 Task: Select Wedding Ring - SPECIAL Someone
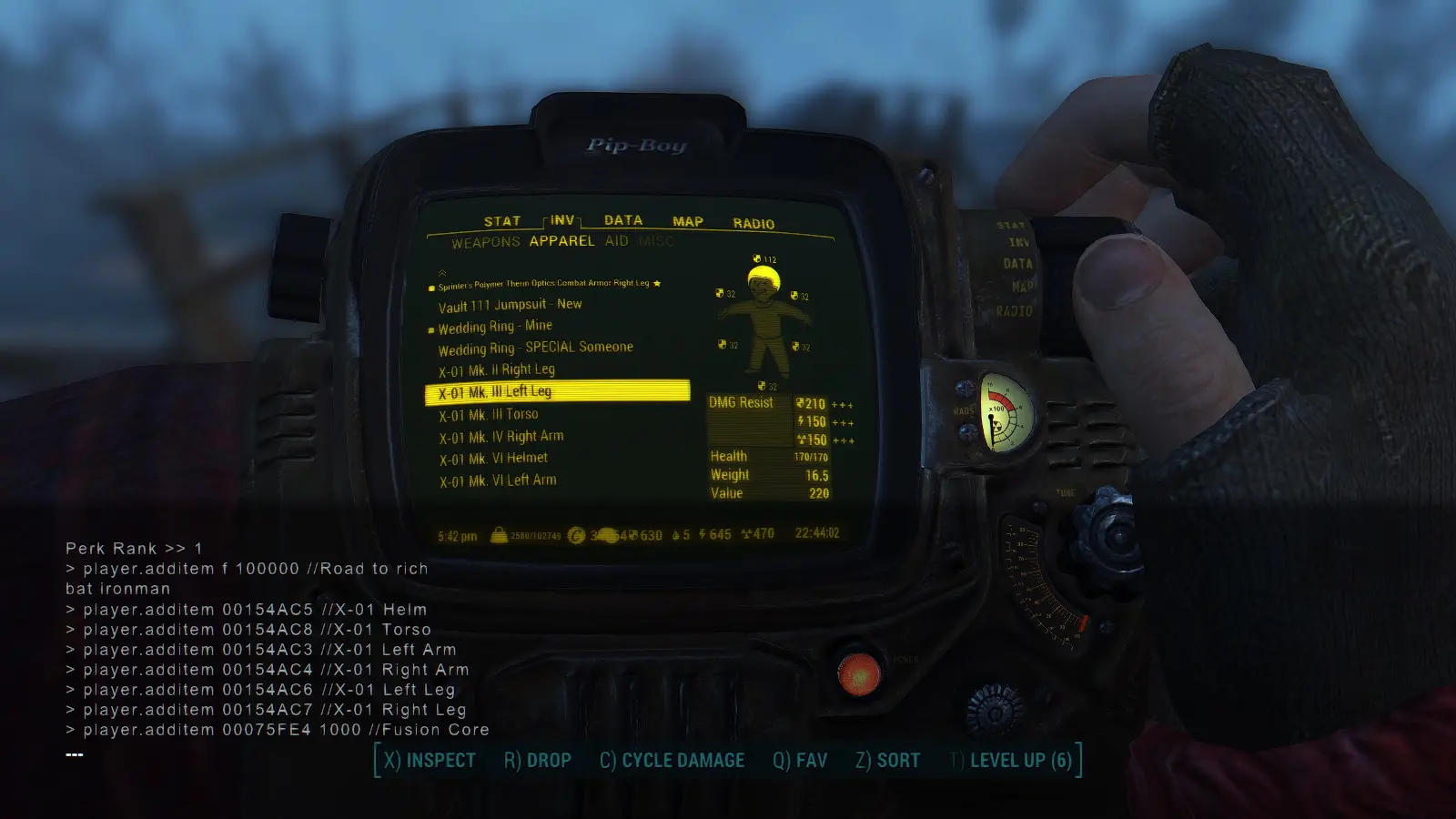[x=535, y=348]
